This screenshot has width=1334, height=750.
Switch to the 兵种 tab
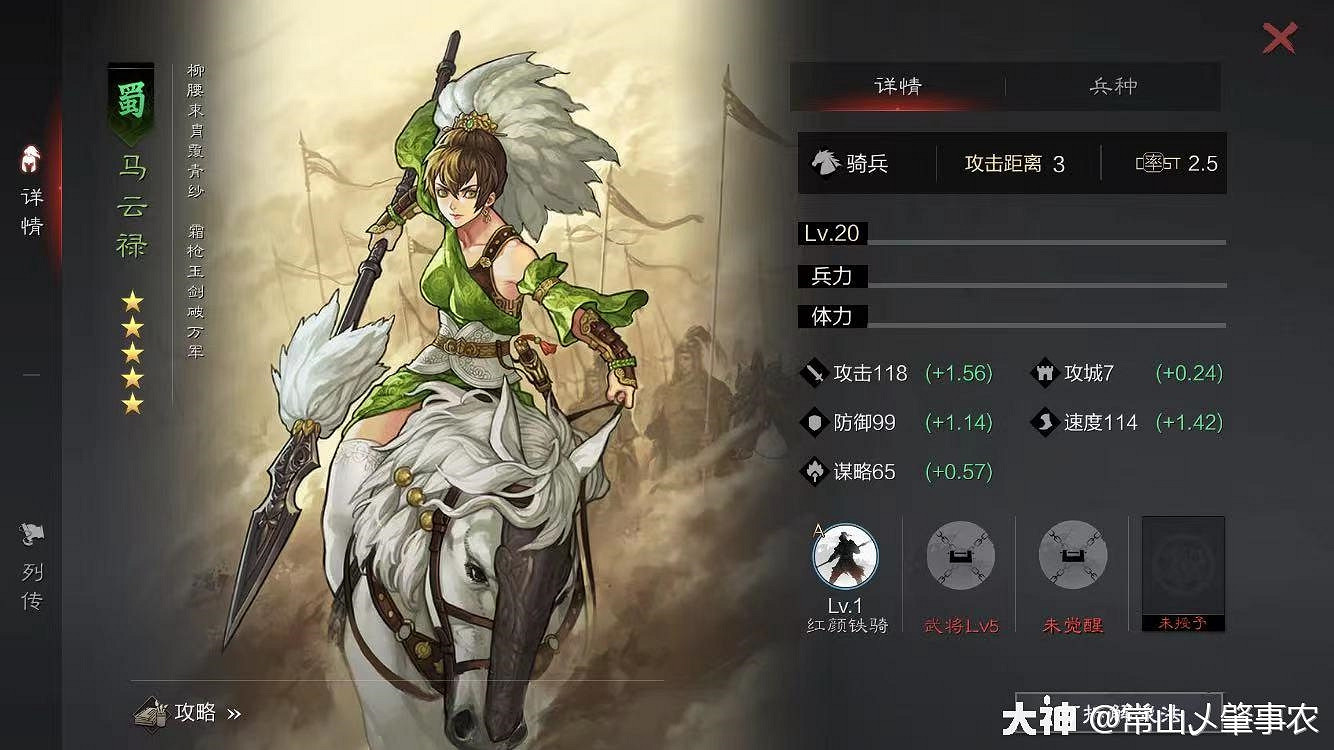tap(1113, 86)
